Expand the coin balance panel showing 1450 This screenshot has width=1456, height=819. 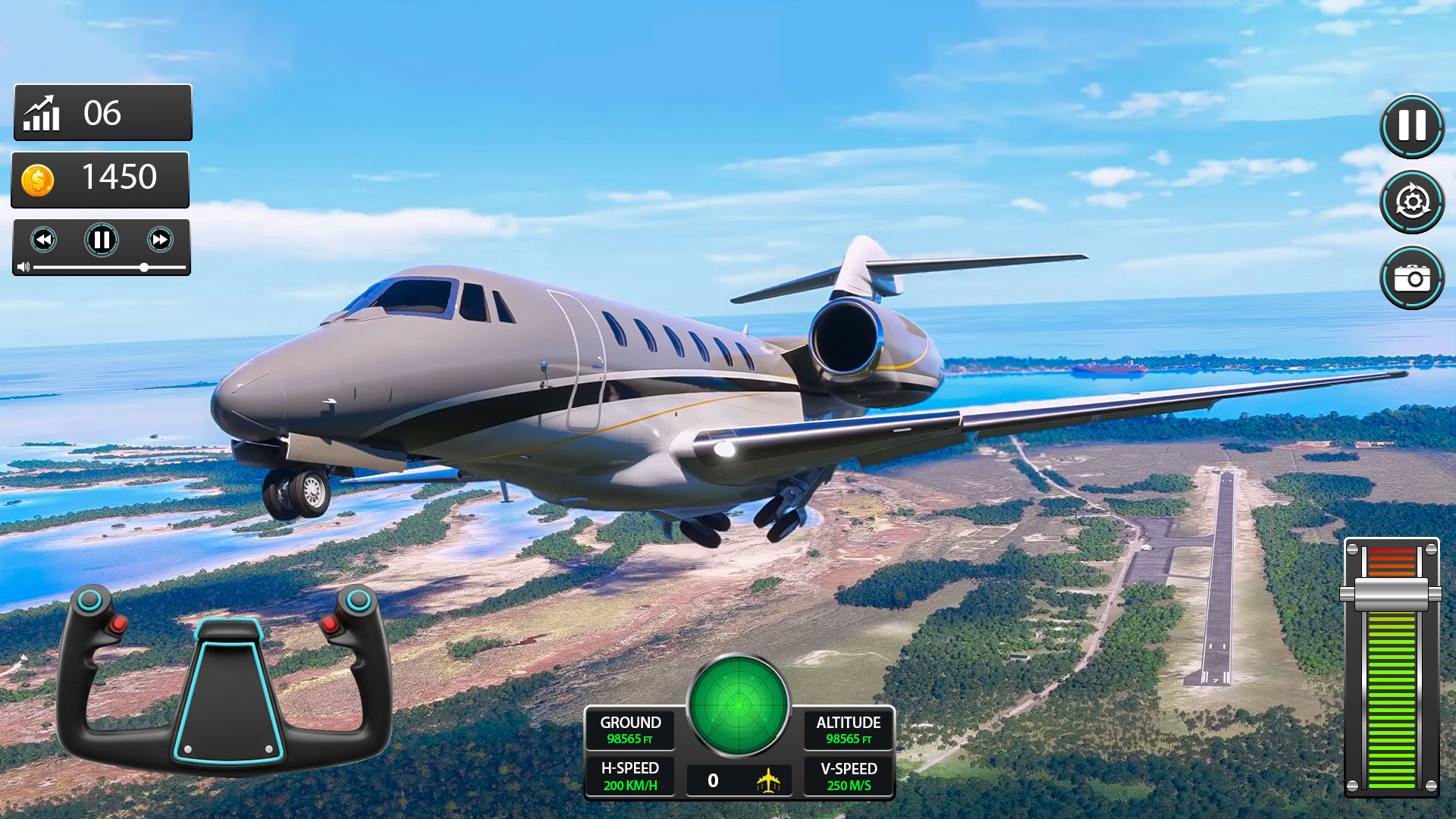[x=100, y=179]
